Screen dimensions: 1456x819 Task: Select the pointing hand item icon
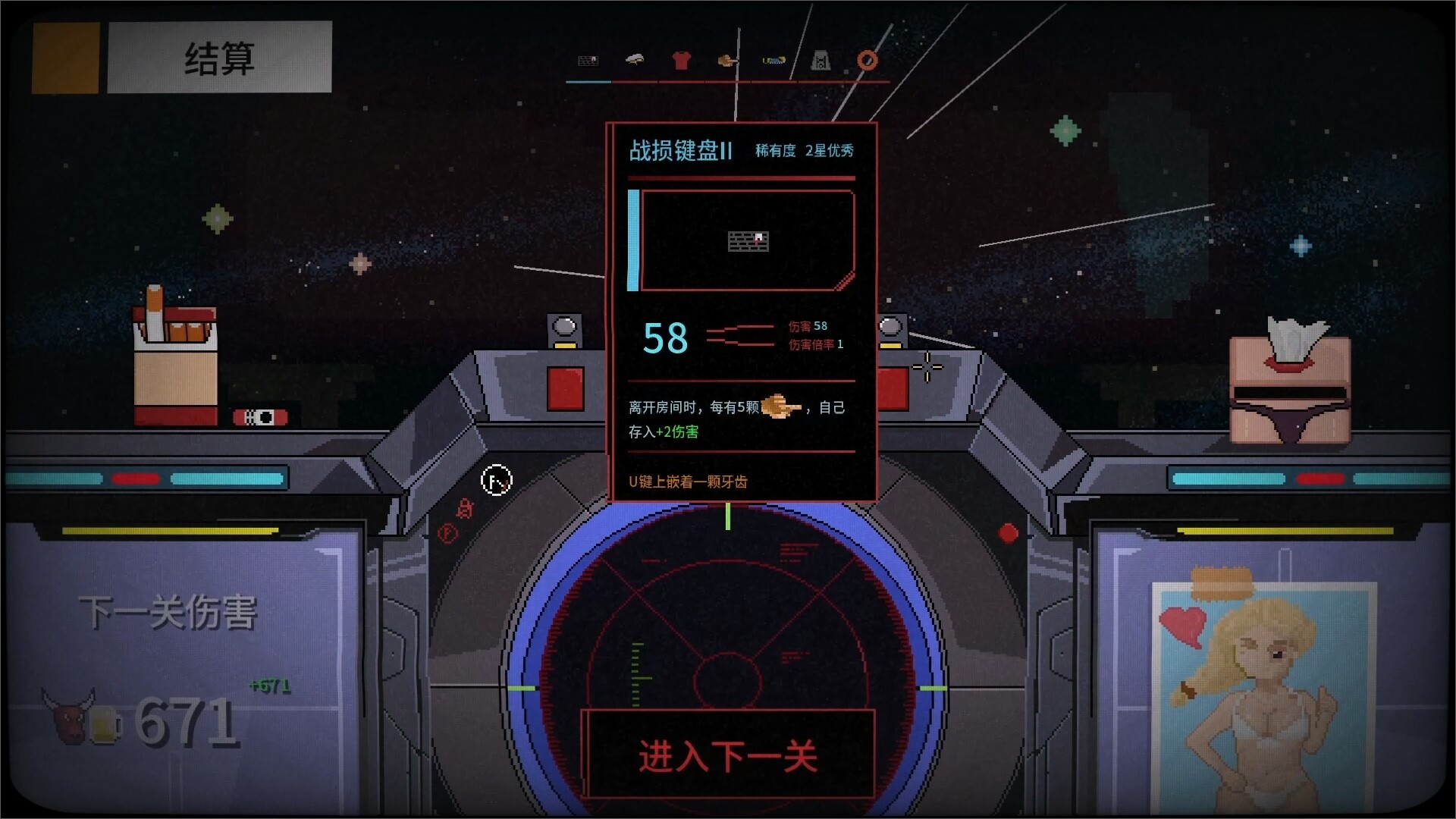point(728,60)
